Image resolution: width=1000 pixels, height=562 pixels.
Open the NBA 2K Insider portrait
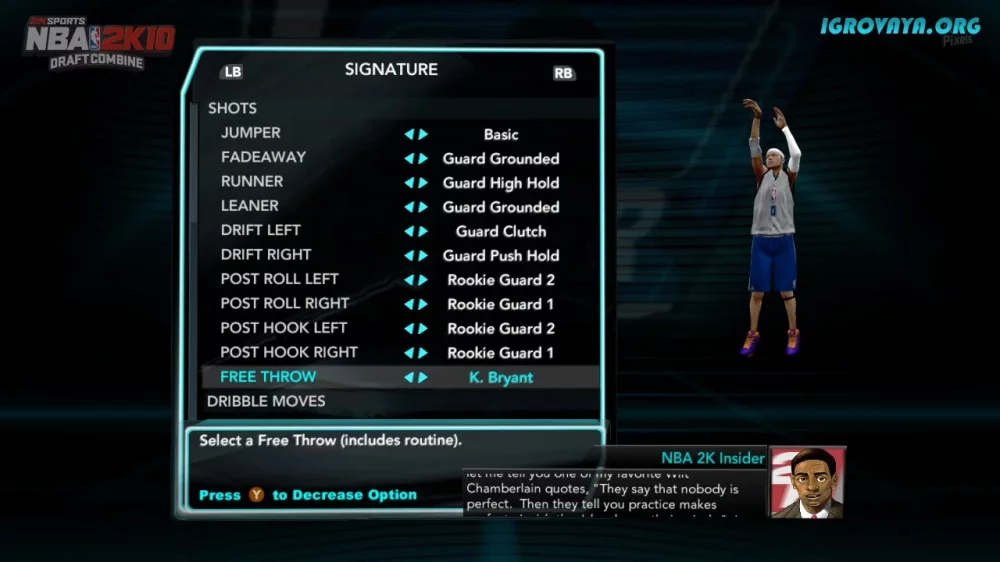(807, 482)
